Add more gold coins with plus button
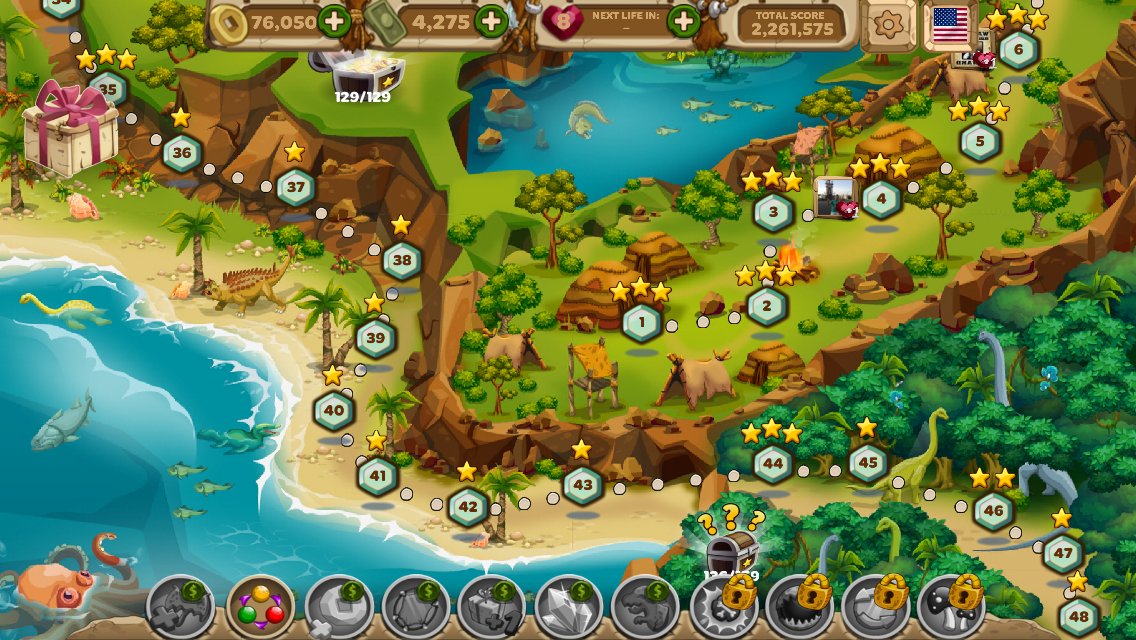 [x=334, y=20]
